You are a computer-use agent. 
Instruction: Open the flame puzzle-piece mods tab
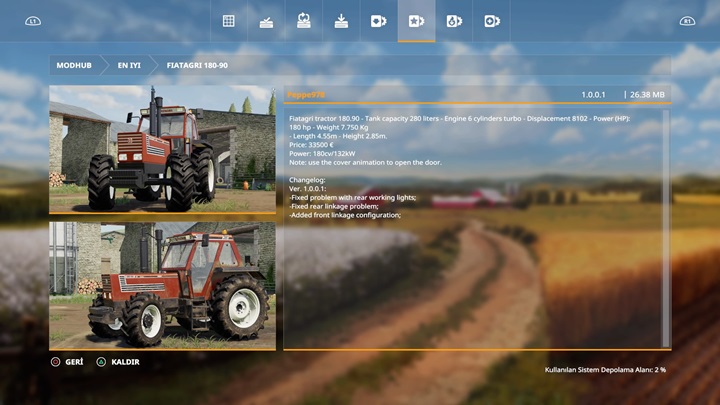454,21
